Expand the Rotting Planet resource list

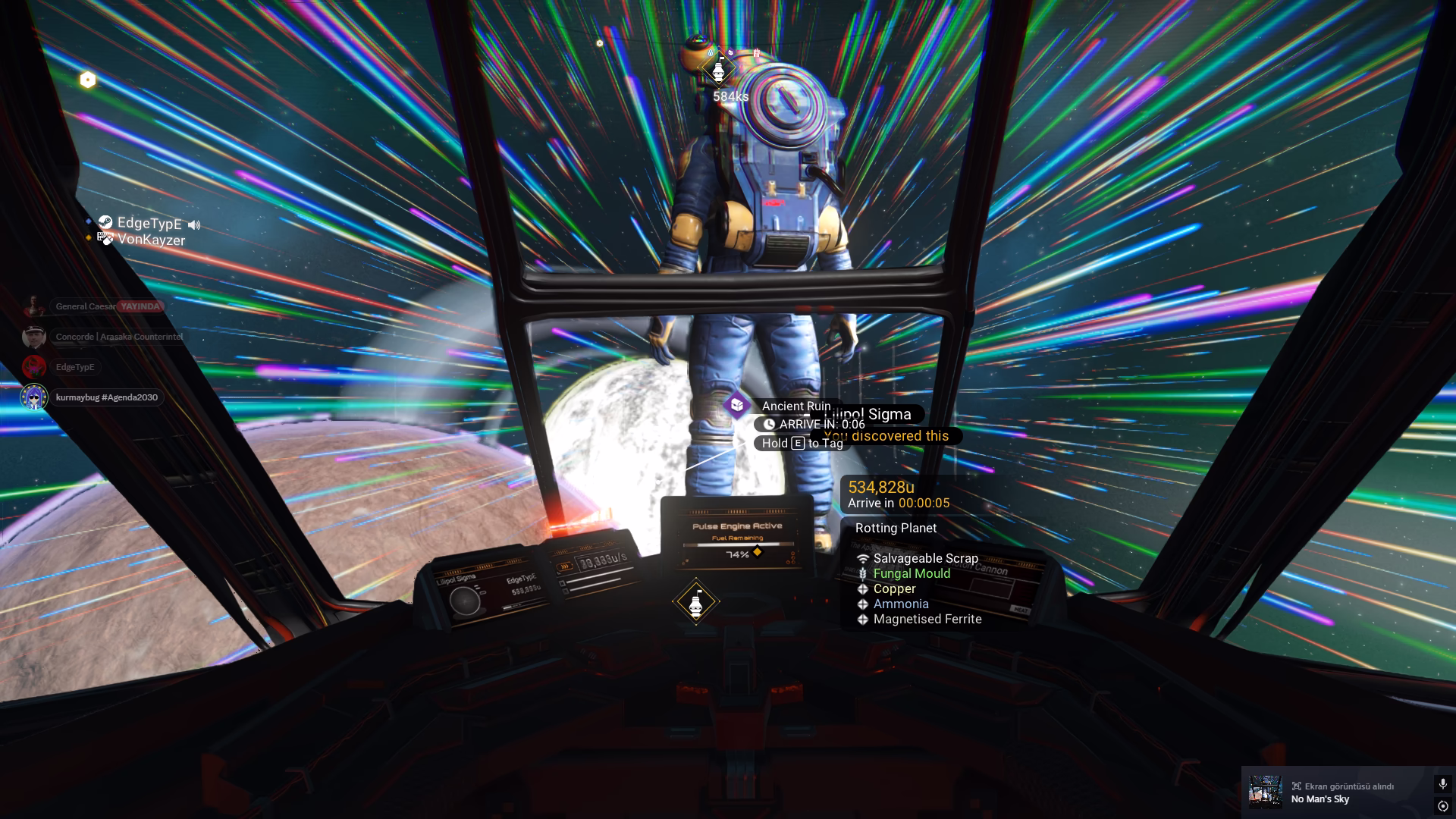point(896,528)
